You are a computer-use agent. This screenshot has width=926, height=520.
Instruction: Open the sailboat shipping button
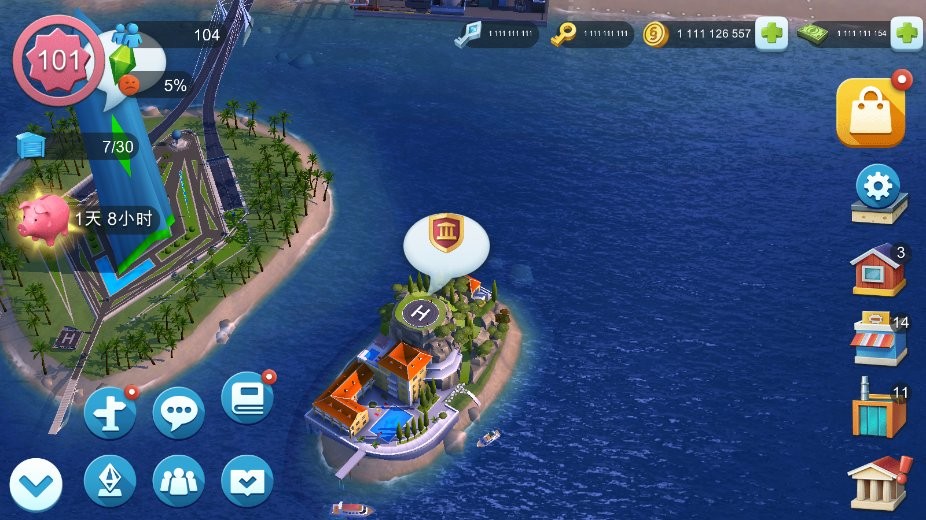109,481
